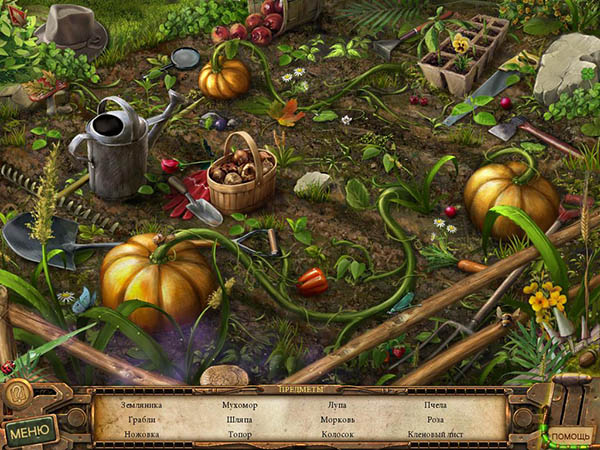Select Земляника in the item list
Viewport: 600px width, 450px height.
tap(142, 404)
